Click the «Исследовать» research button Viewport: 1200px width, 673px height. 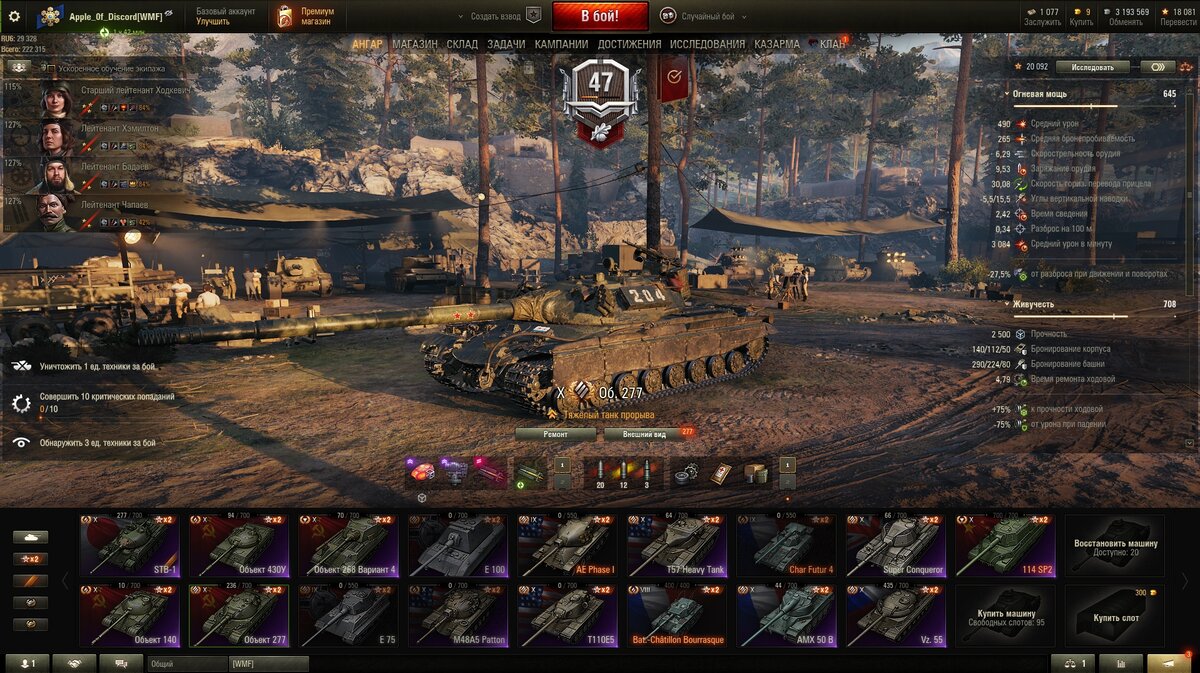pyautogui.click(x=1092, y=67)
